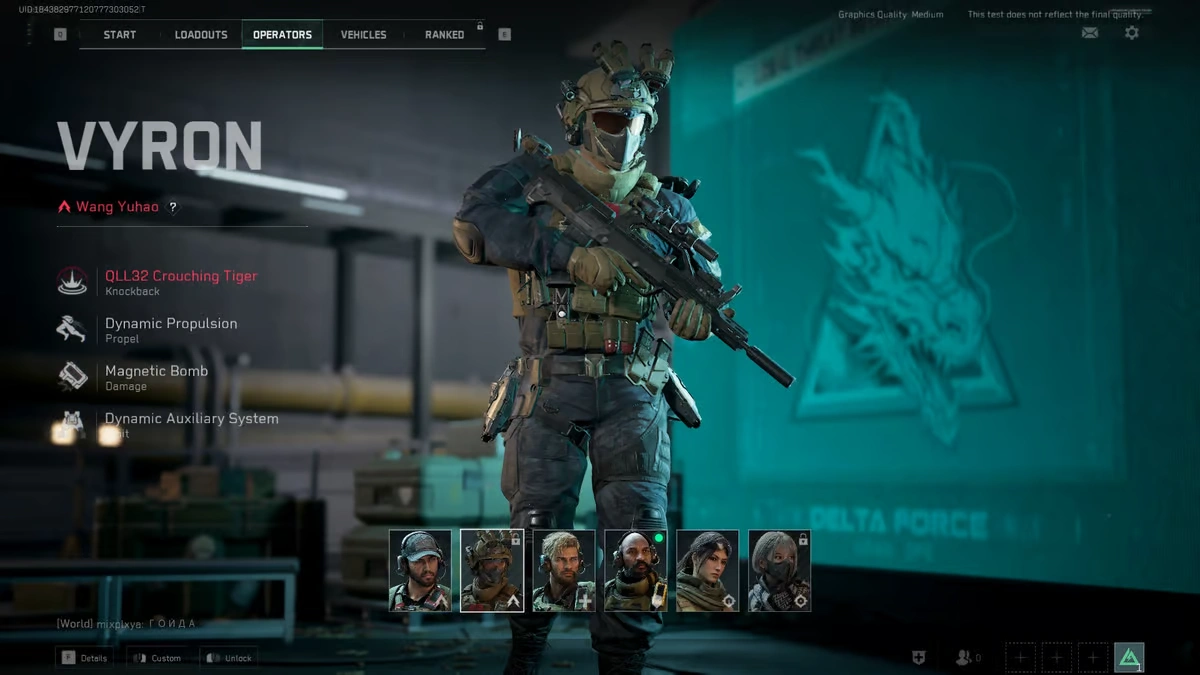Show info with the question mark beside Wang Yuhao
The height and width of the screenshot is (675, 1200).
(x=173, y=207)
